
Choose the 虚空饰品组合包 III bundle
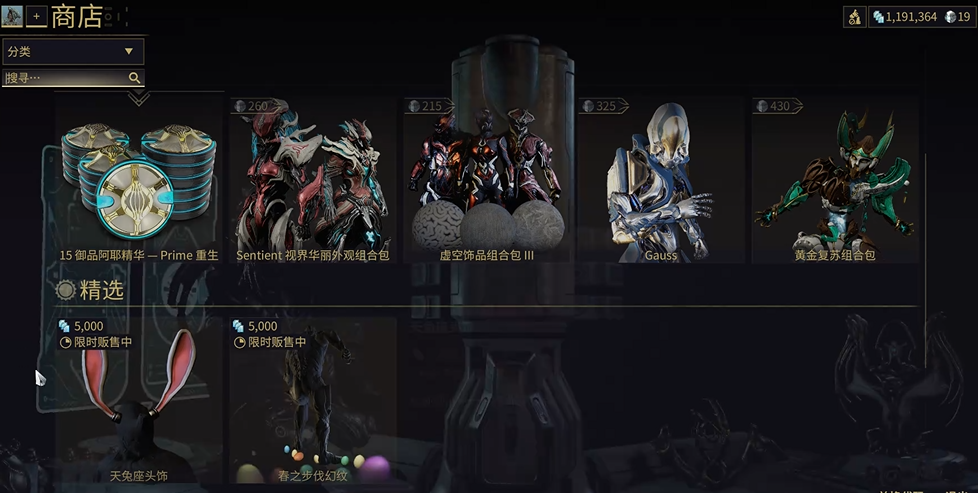pyautogui.click(x=487, y=180)
